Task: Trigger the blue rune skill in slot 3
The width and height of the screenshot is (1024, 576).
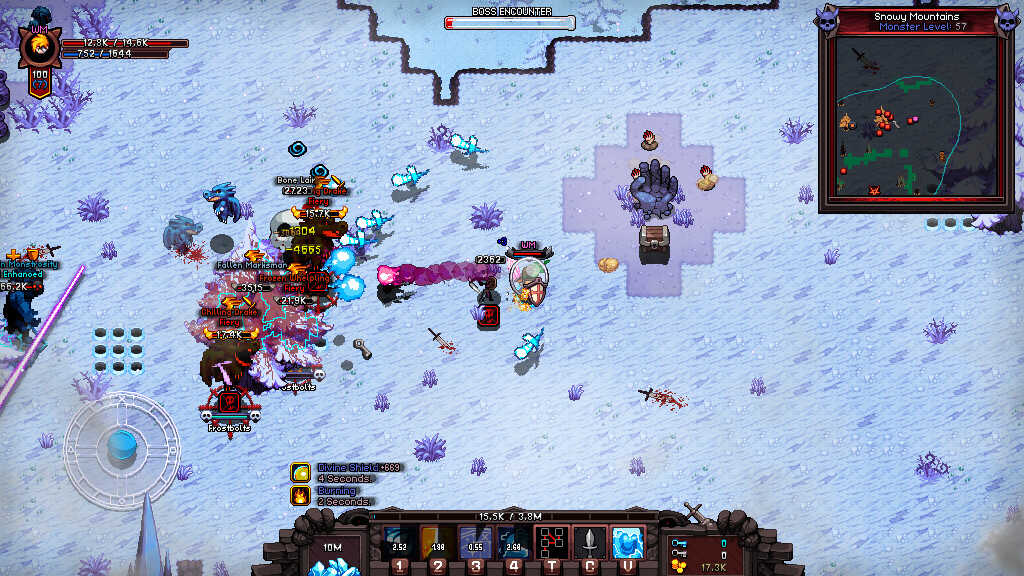Action: pos(476,542)
